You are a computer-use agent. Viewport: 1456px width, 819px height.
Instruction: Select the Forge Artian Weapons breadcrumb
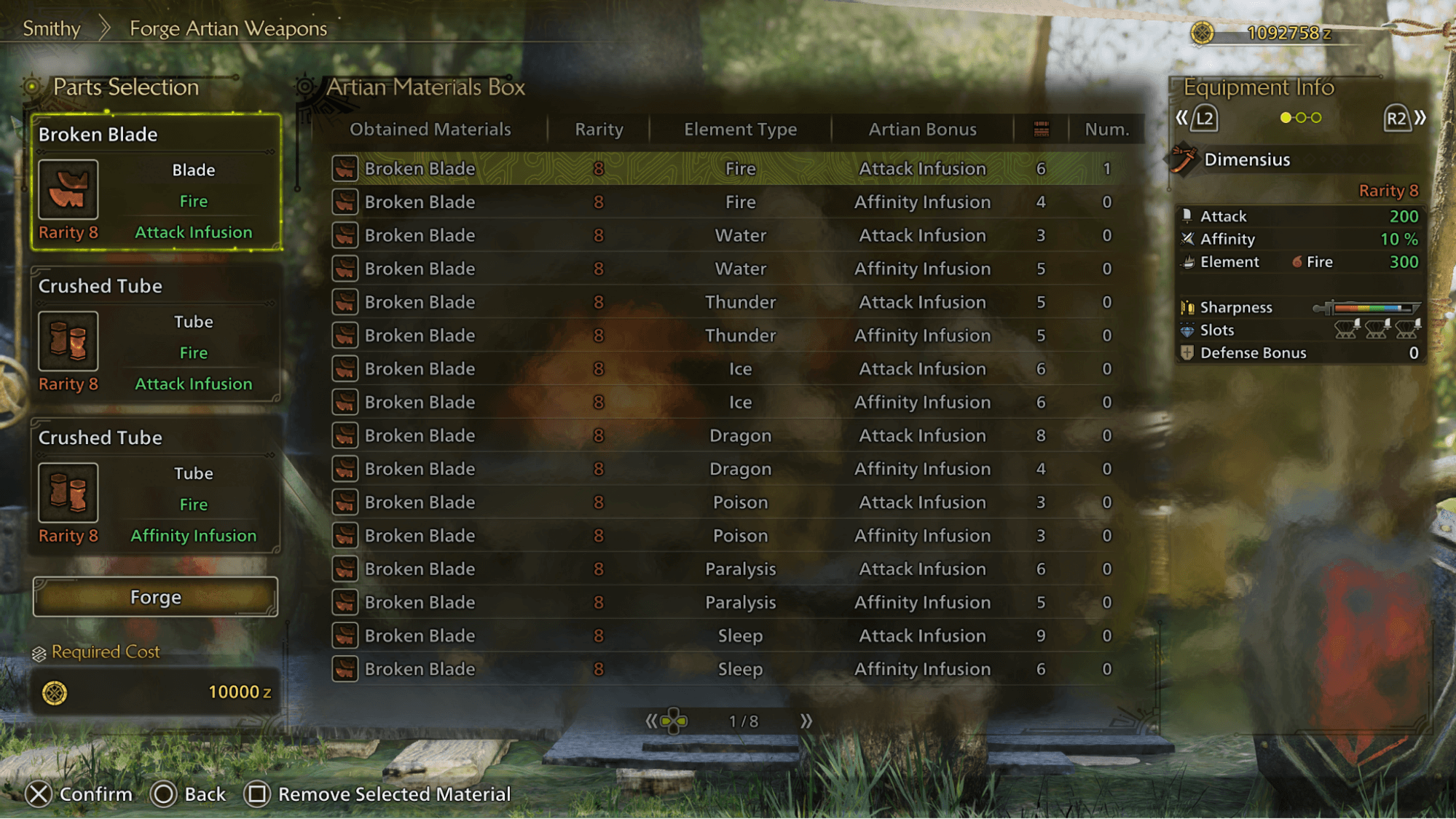(x=228, y=28)
